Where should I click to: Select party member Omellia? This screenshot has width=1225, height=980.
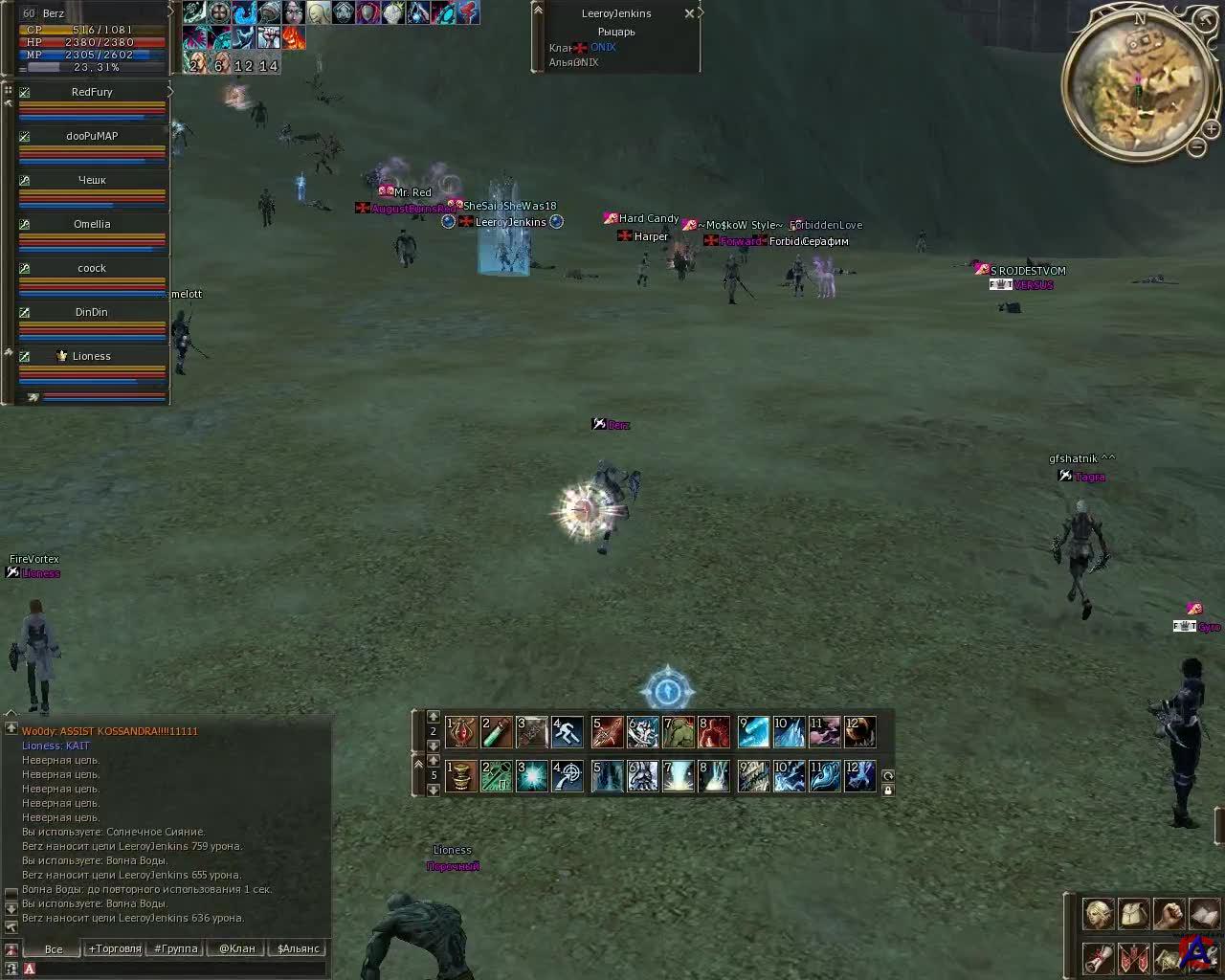[x=92, y=225]
